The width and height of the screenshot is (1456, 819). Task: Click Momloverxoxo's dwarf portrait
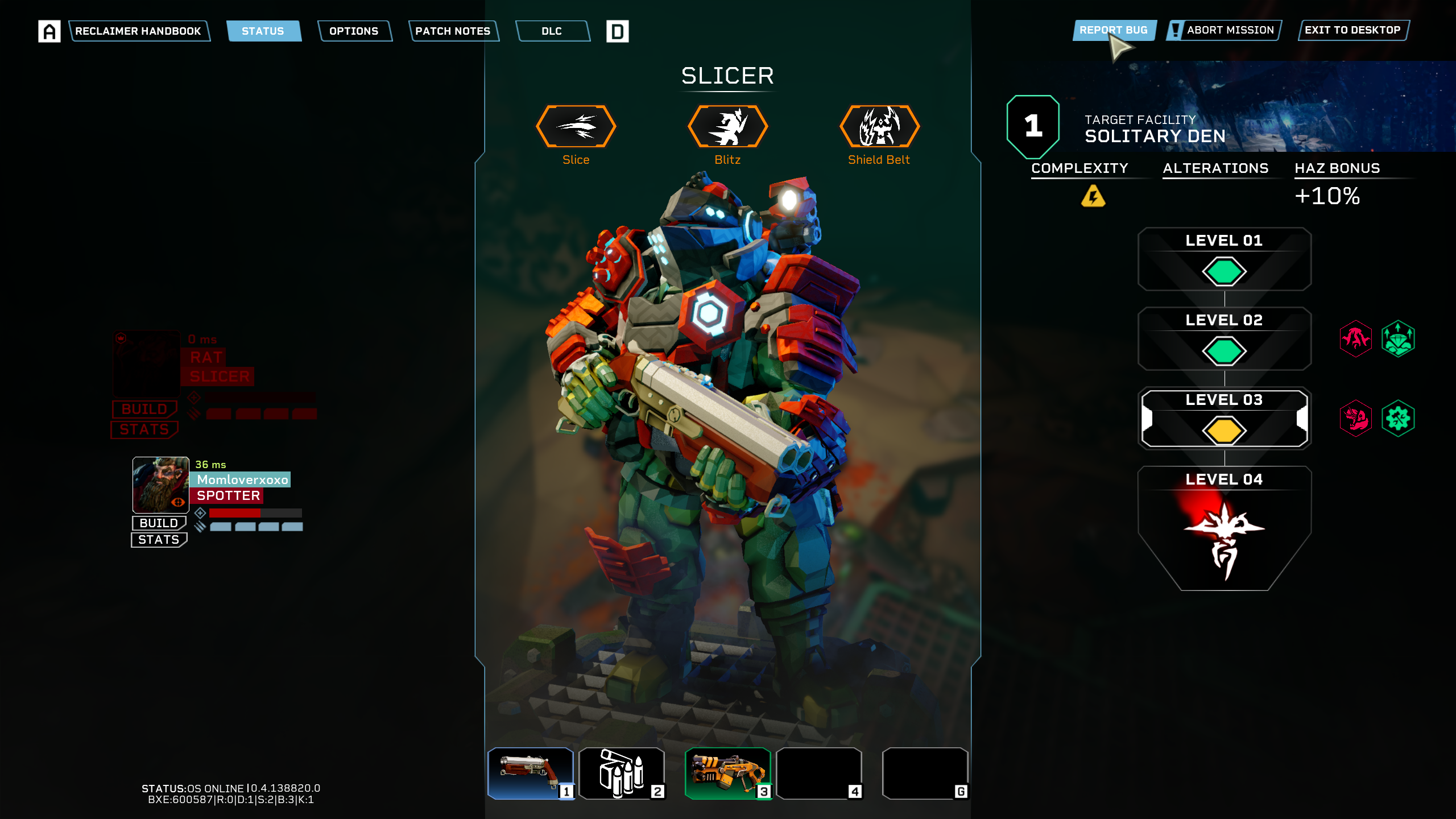tap(160, 485)
